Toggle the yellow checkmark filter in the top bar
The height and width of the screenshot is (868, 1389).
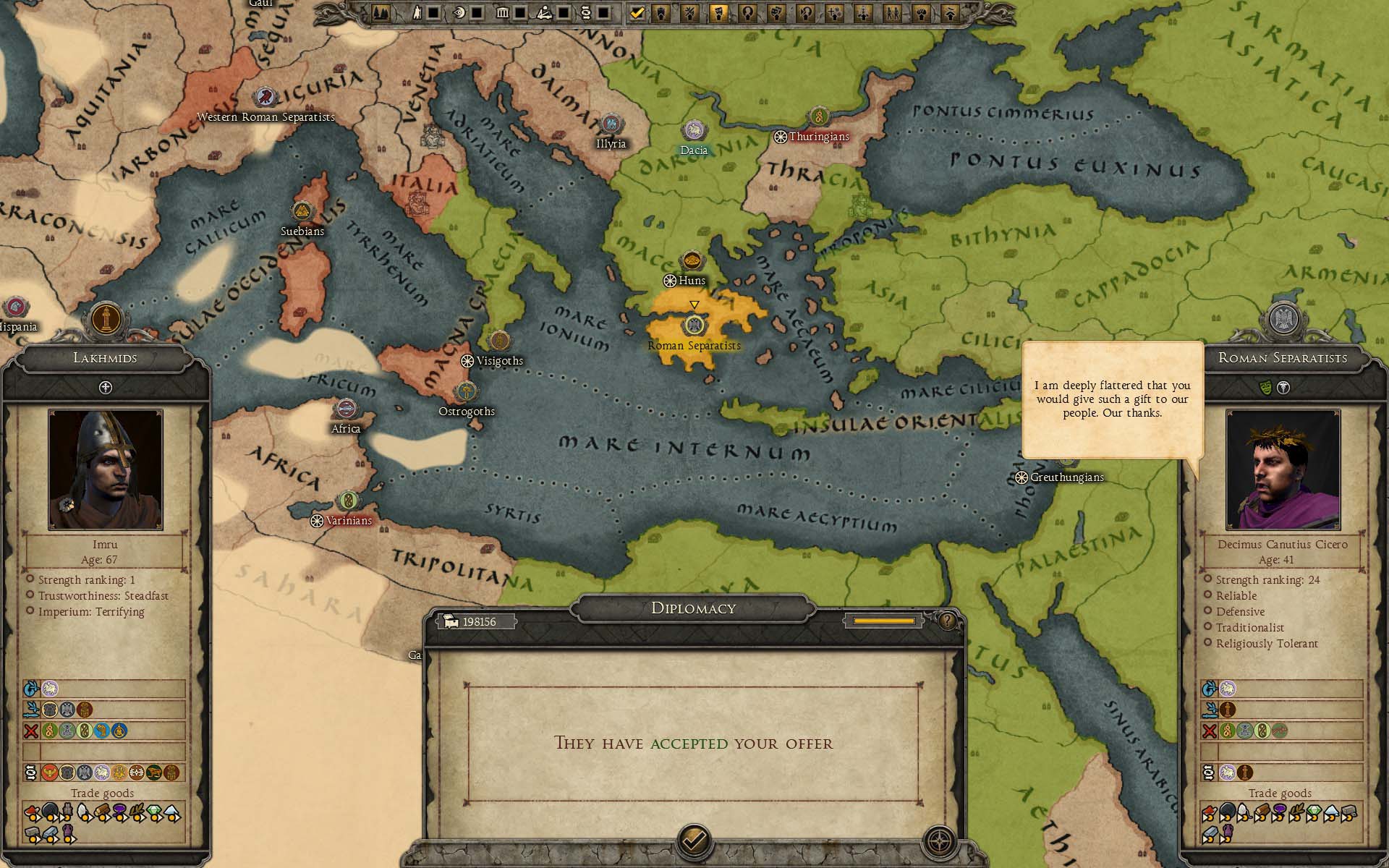[x=637, y=12]
